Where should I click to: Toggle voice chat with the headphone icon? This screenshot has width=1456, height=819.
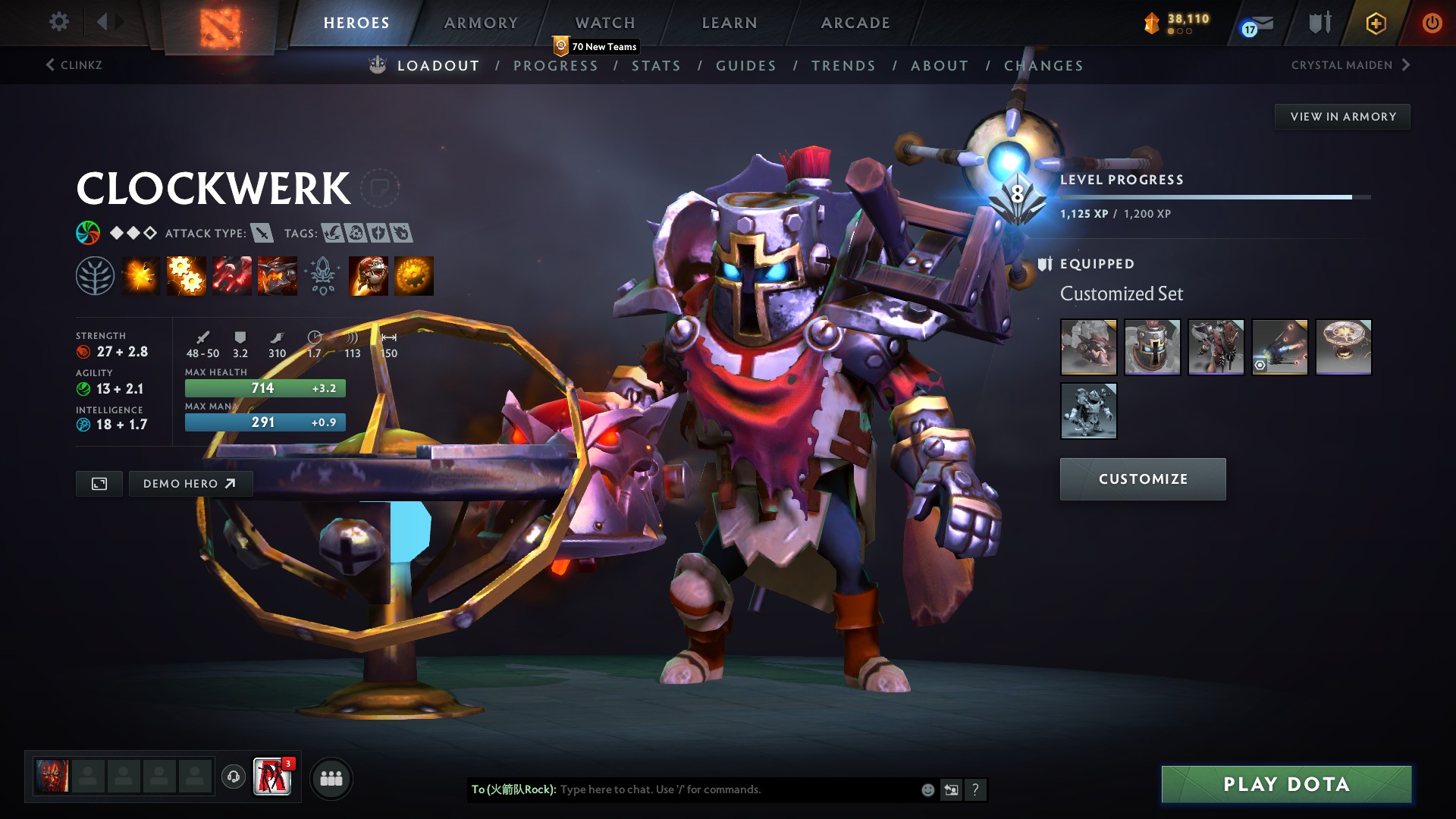pos(233,777)
